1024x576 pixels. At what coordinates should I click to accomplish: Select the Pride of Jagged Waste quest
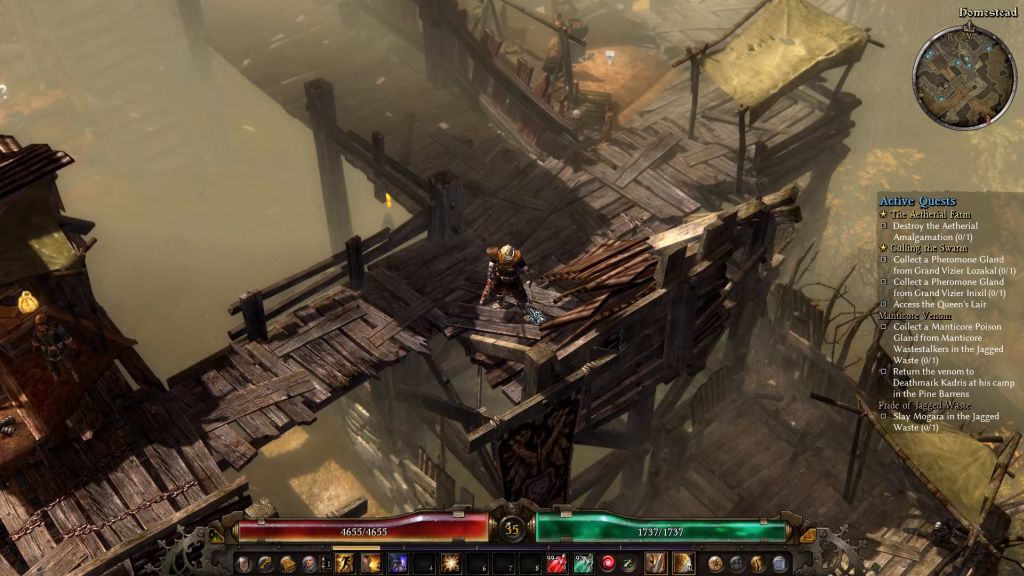click(924, 405)
